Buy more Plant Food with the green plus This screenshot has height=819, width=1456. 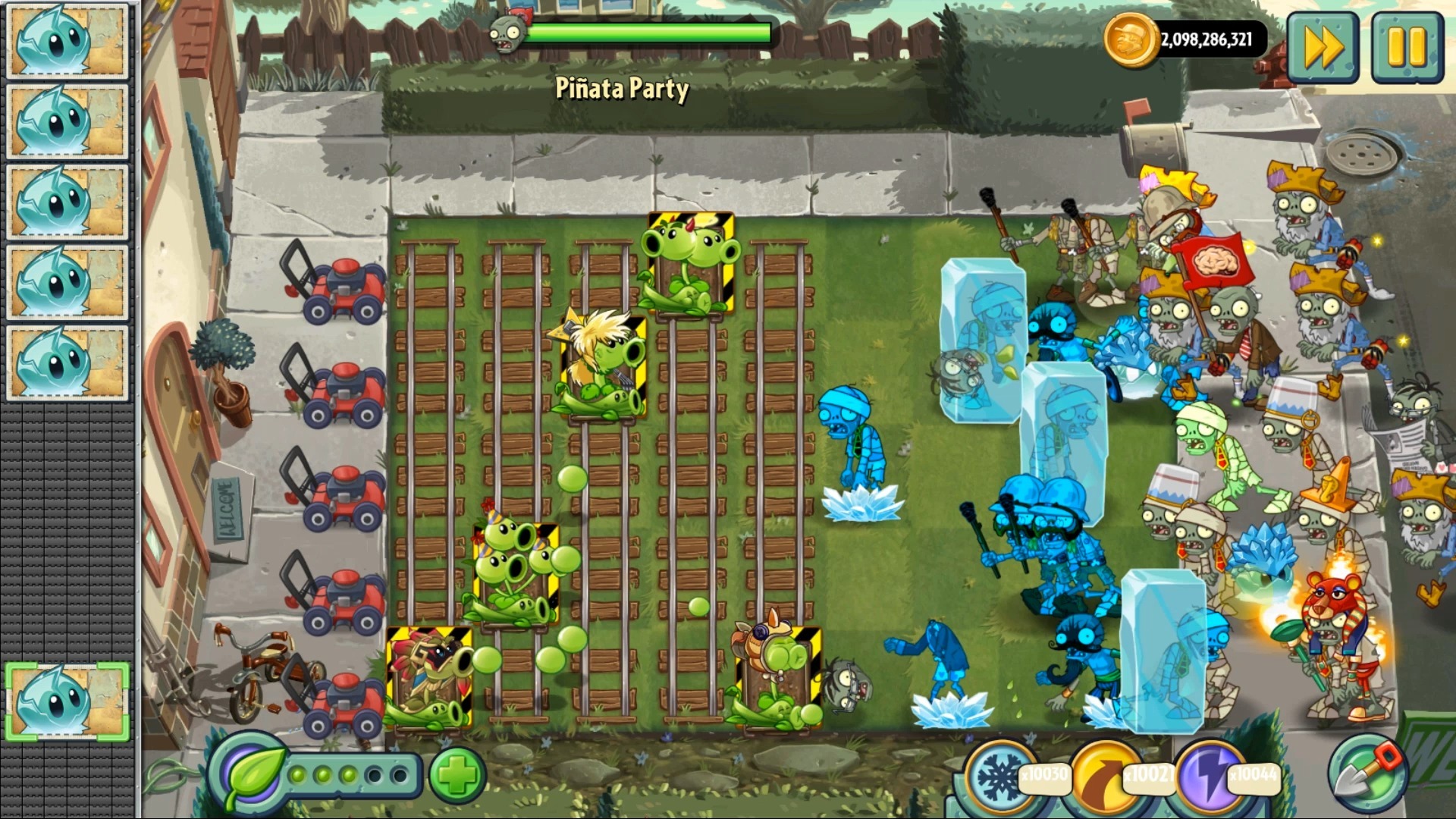tap(457, 775)
